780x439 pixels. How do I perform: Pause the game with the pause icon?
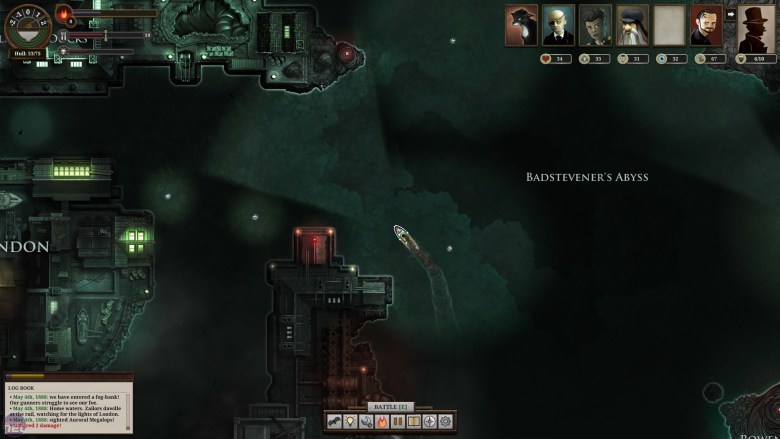pyautogui.click(x=398, y=422)
